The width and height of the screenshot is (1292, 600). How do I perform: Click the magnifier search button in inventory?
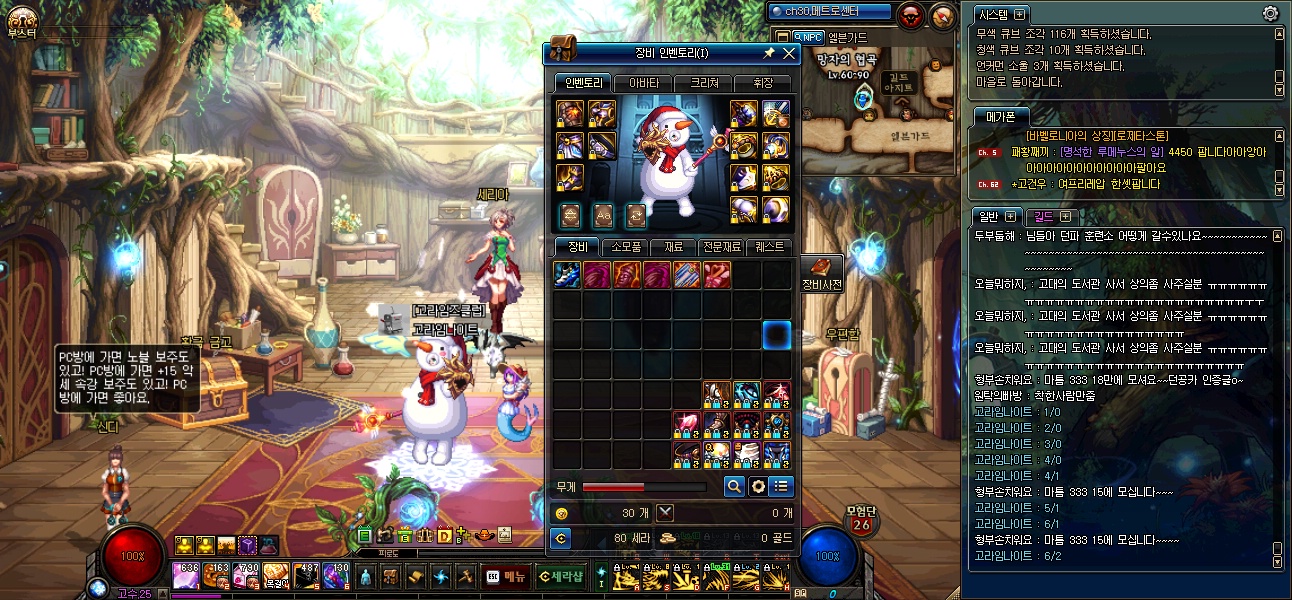coord(734,487)
